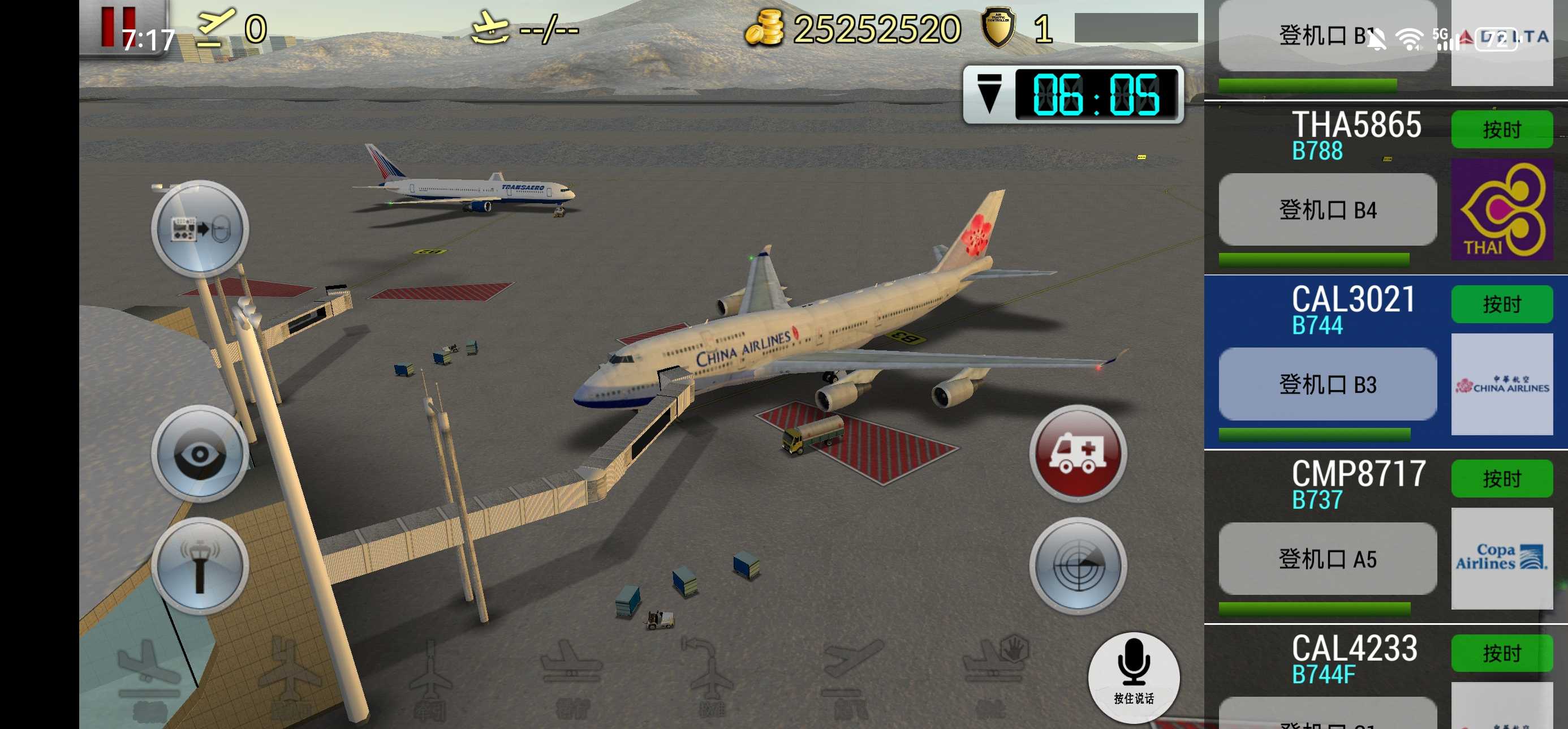Hold the microphone push-to-talk button
The width and height of the screenshot is (1568, 729).
click(x=1133, y=676)
